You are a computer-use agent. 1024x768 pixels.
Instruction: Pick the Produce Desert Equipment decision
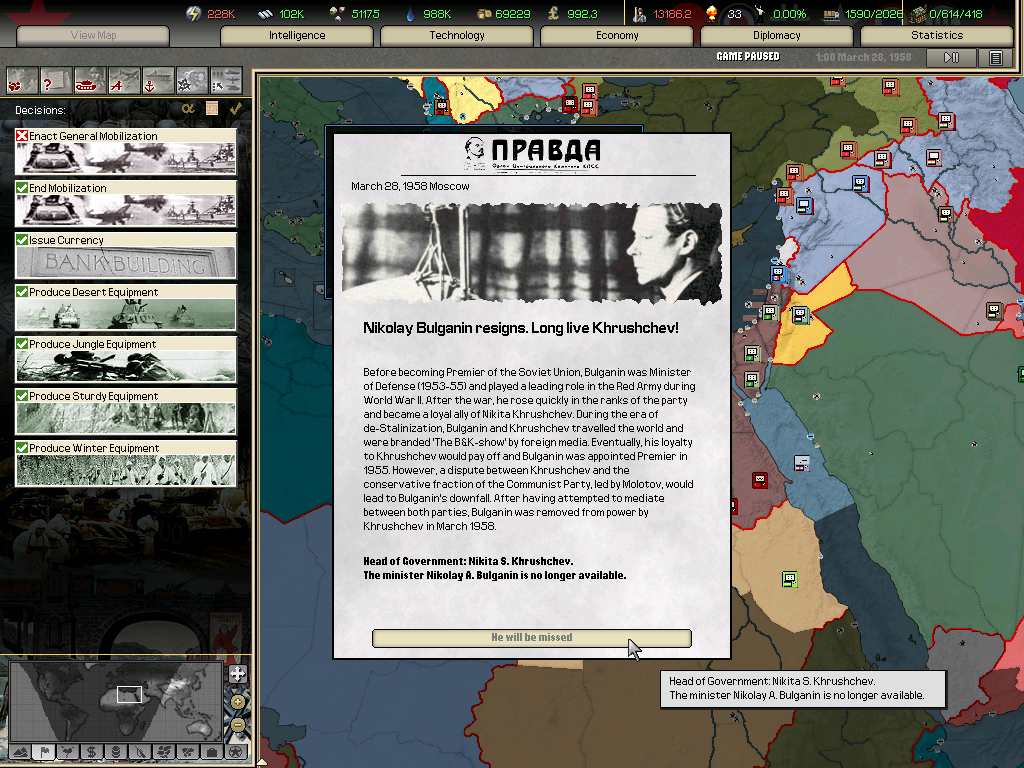coord(126,308)
